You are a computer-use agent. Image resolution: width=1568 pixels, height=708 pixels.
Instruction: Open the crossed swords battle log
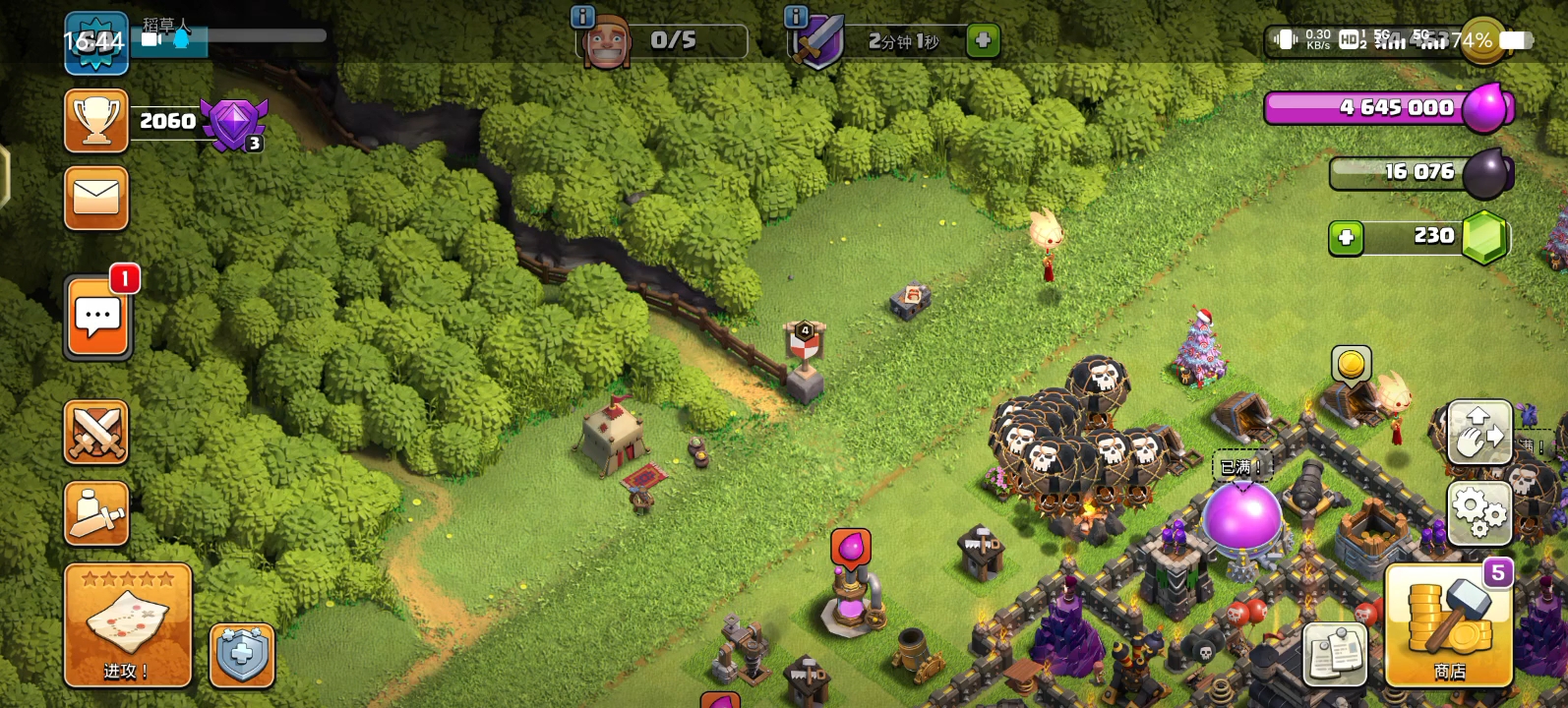pyautogui.click(x=96, y=432)
